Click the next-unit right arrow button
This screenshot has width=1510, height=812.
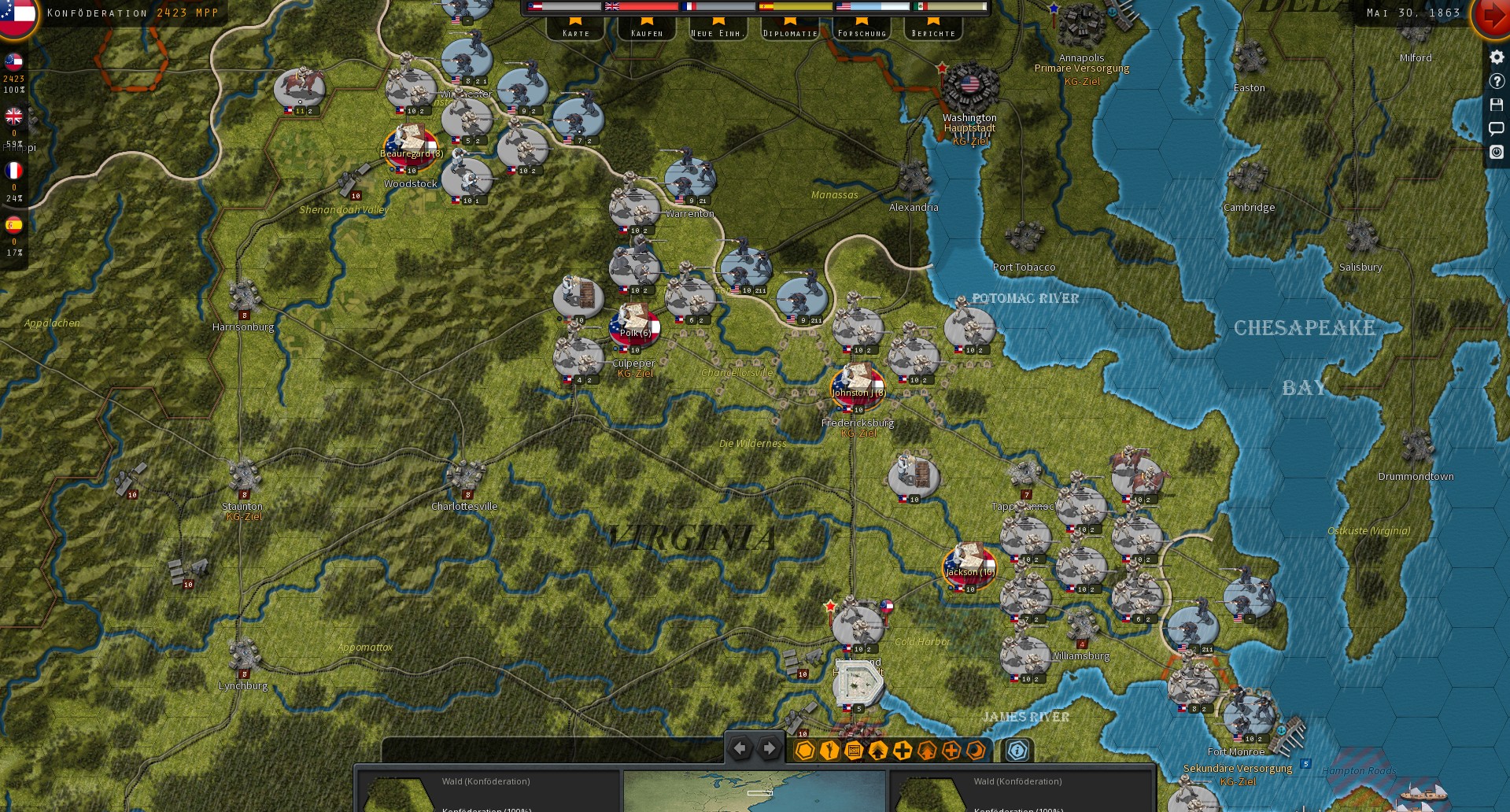coord(769,747)
